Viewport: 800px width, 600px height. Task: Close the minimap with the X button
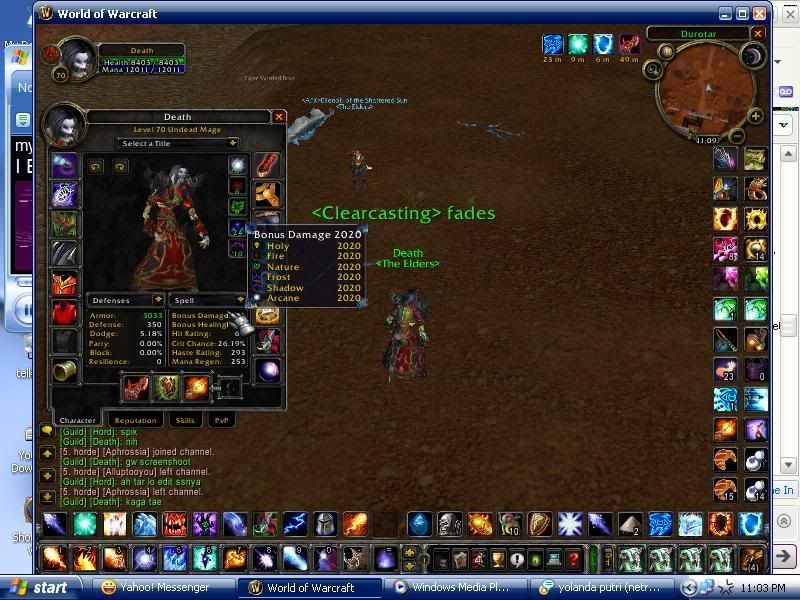758,33
